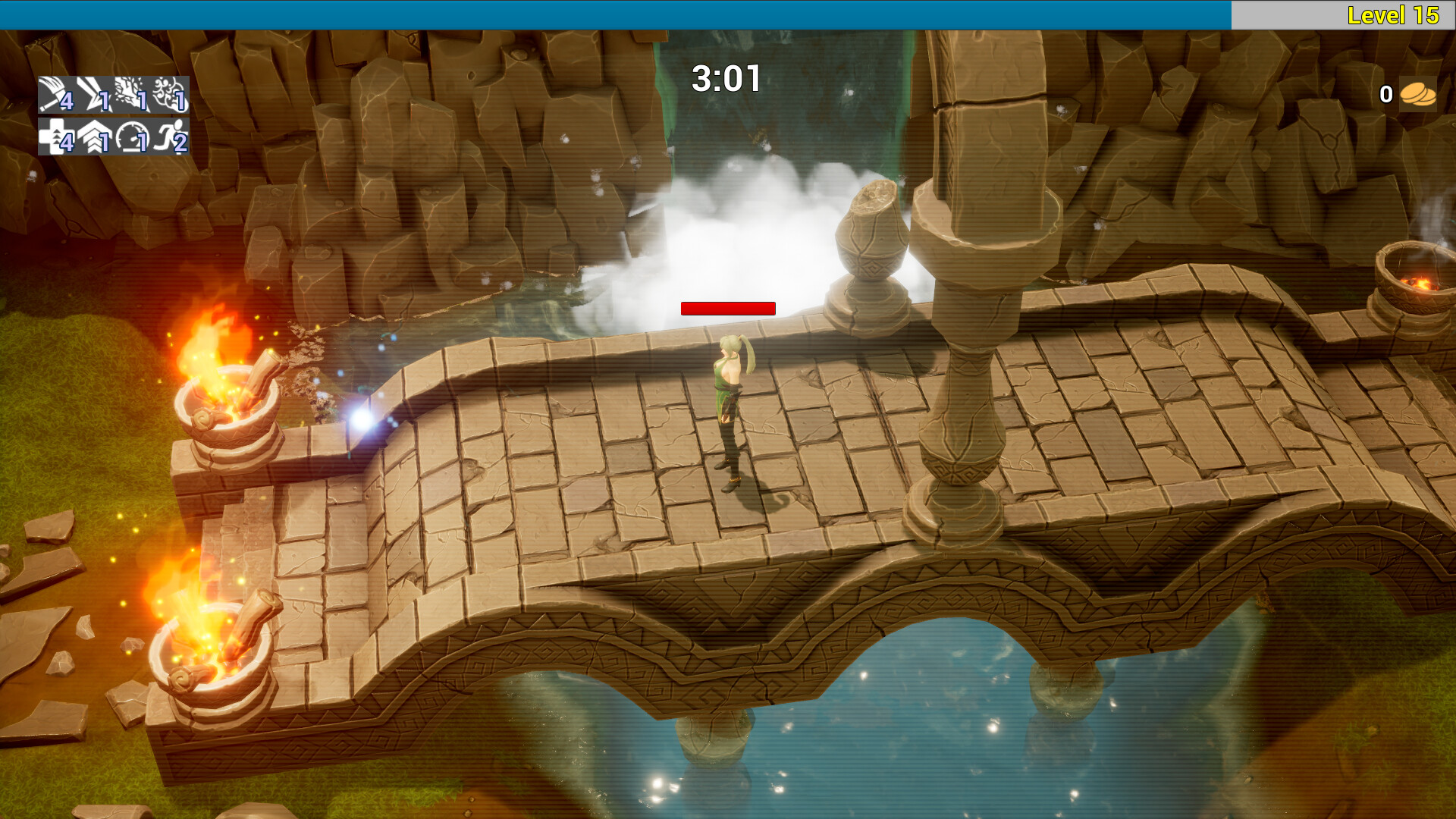Click the gold counter showing 0
This screenshot has width=1456, height=819.
[1385, 94]
